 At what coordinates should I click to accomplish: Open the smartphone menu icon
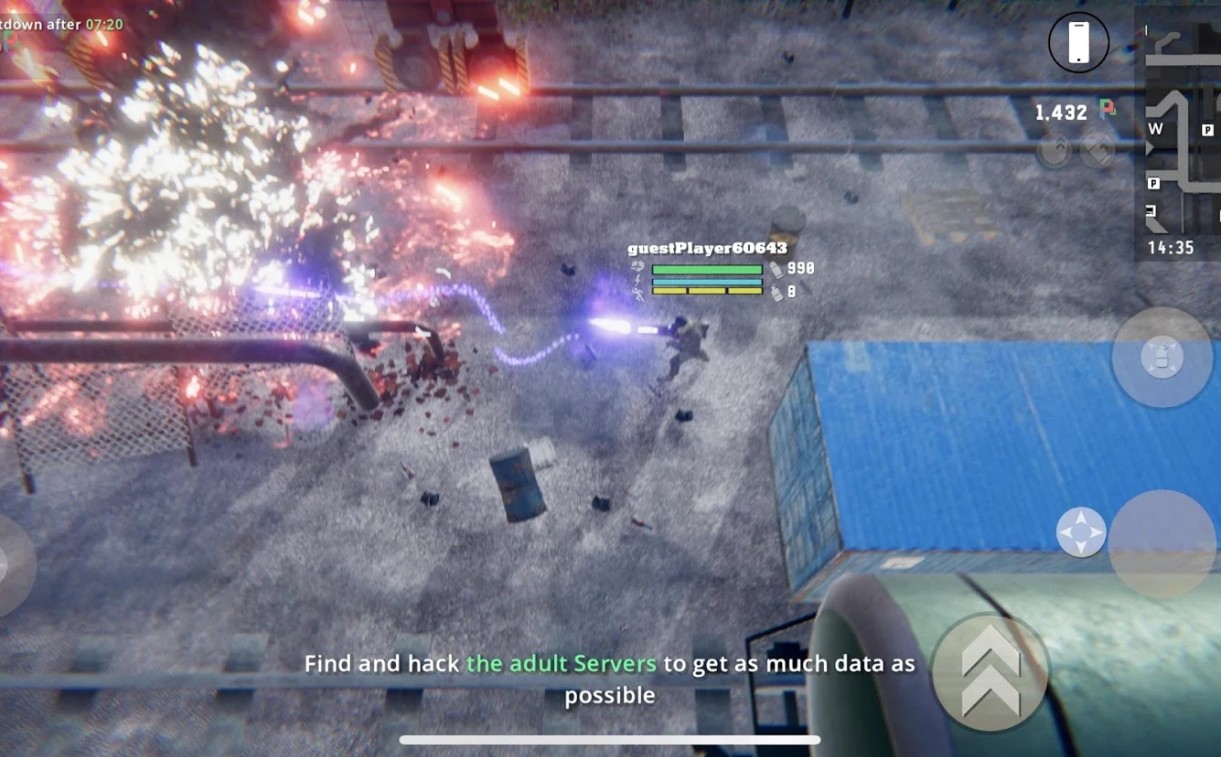pos(1078,43)
